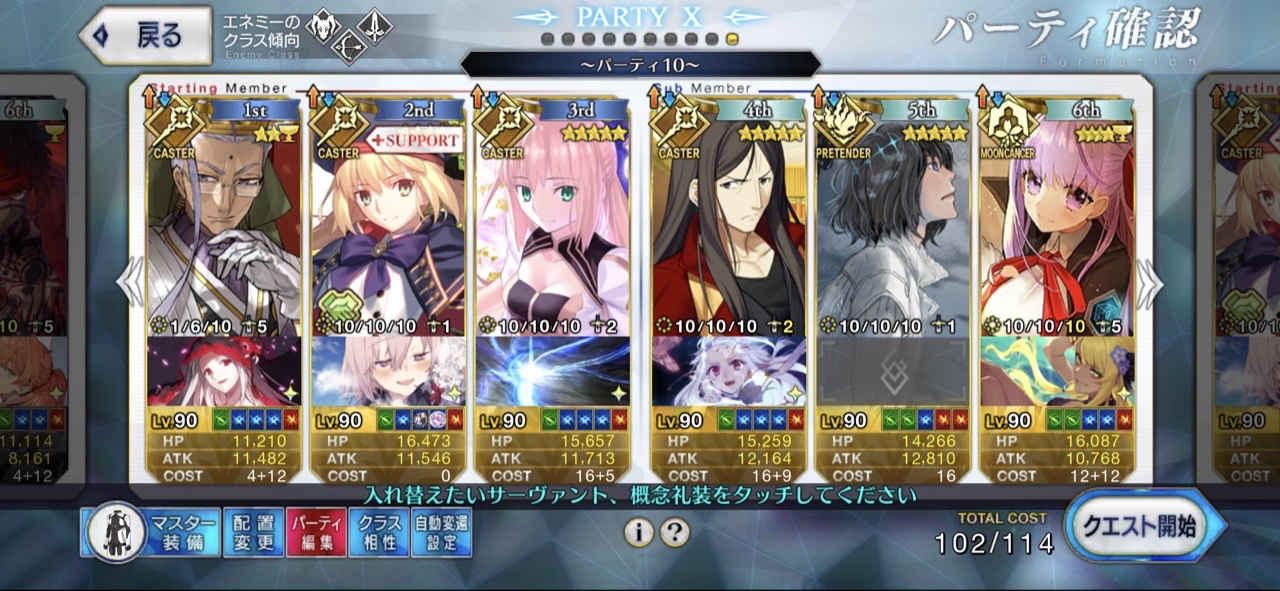
Task: Select the 2nd slot support servant card
Action: [388, 230]
